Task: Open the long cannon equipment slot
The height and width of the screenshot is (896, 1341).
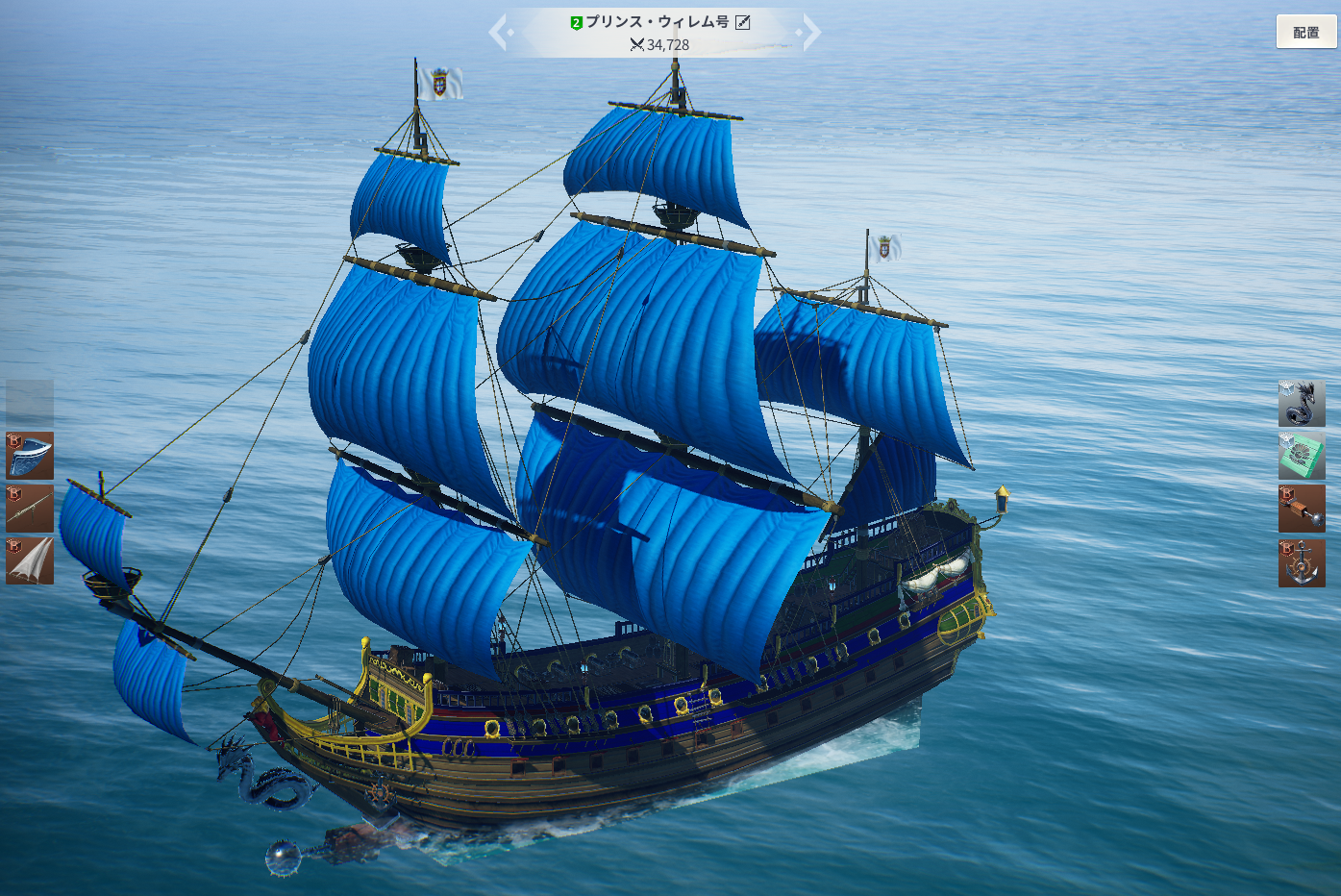Action: [30, 509]
